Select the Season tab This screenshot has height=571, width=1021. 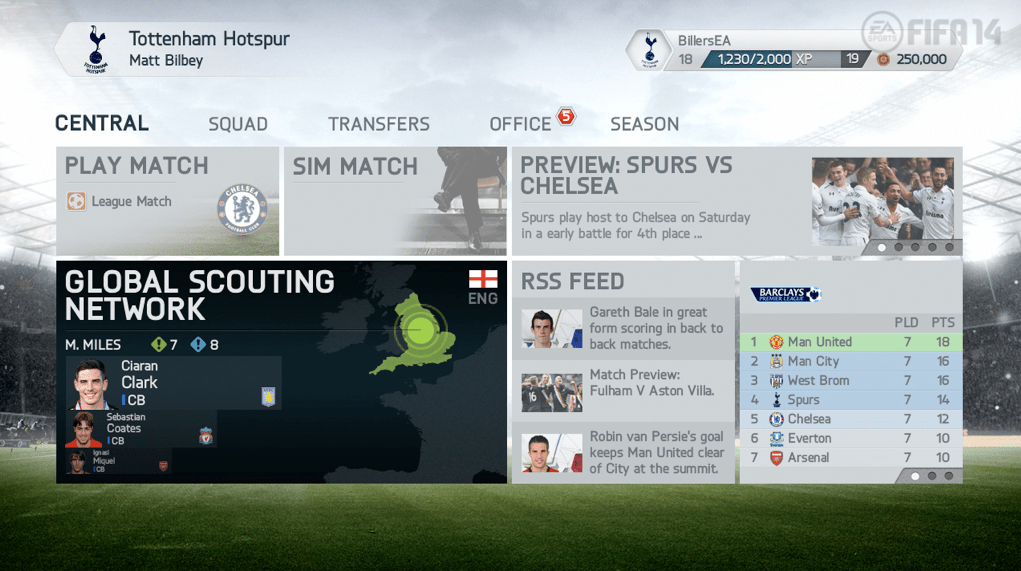pos(644,124)
